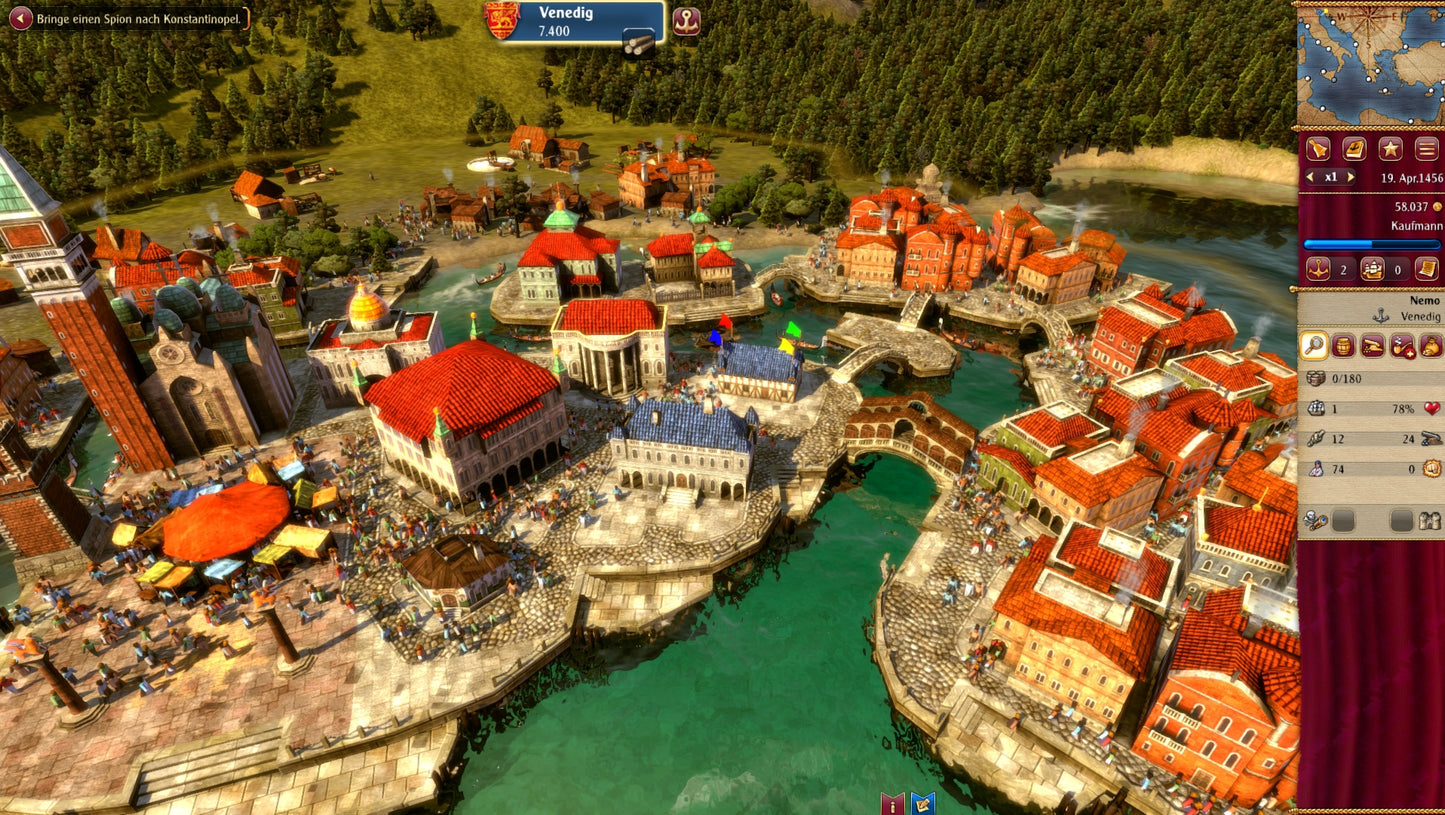Select the anchor convoy list button

tap(1320, 269)
